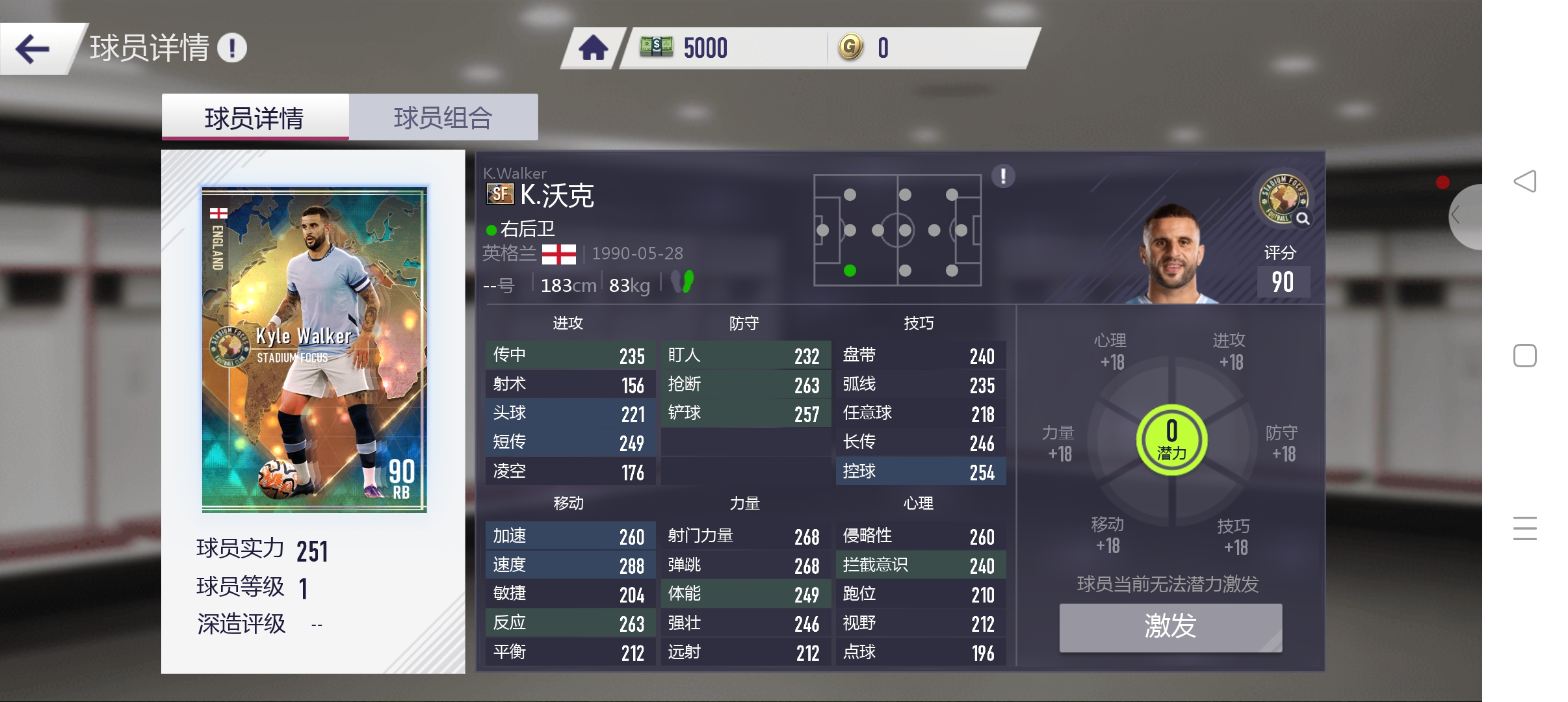Switch to the 球员组合 tab
Image resolution: width=1568 pixels, height=702 pixels.
click(x=443, y=118)
